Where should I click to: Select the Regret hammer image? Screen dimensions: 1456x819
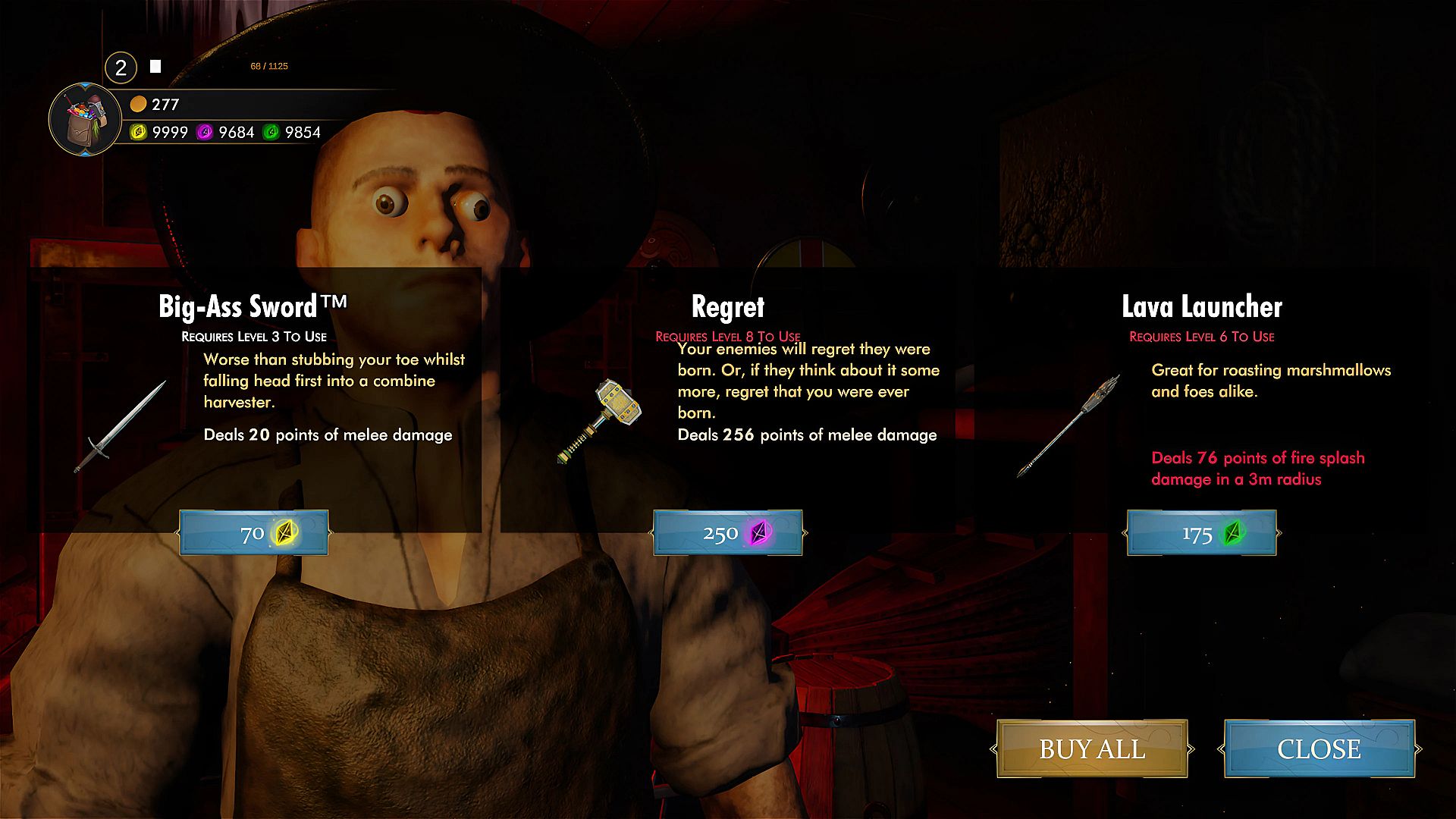click(601, 419)
